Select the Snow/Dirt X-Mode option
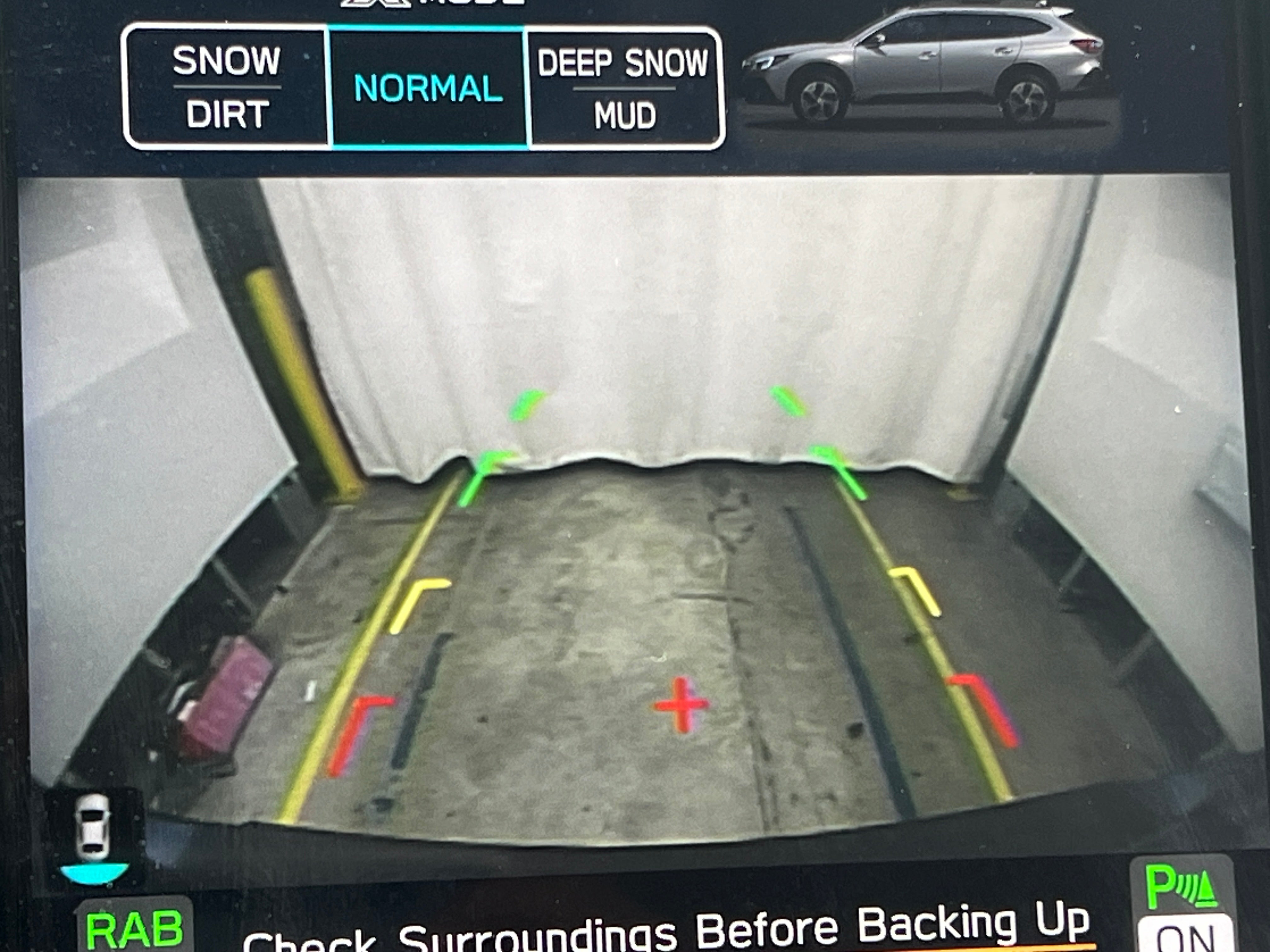 pyautogui.click(x=226, y=87)
